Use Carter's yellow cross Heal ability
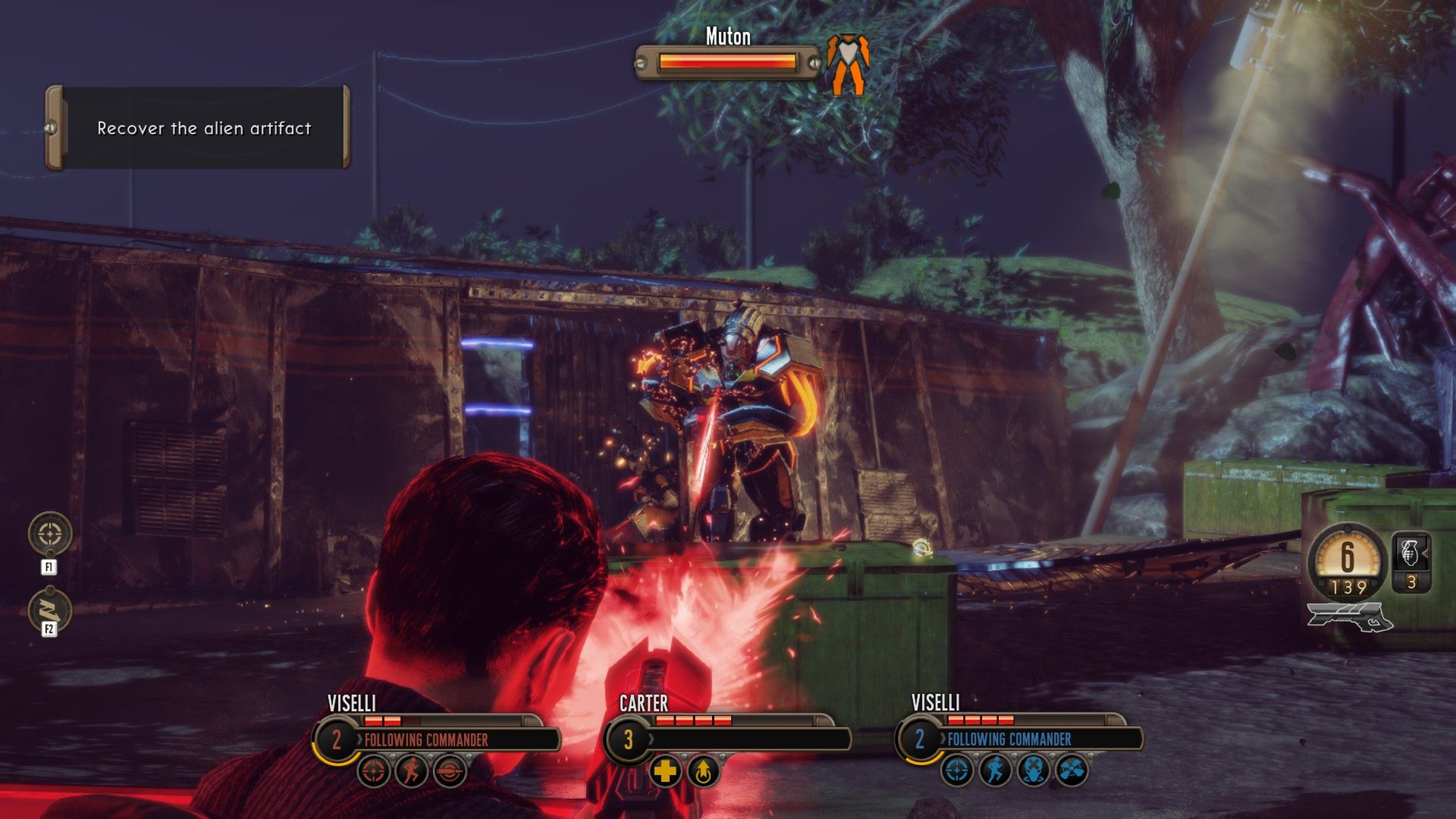 (665, 772)
